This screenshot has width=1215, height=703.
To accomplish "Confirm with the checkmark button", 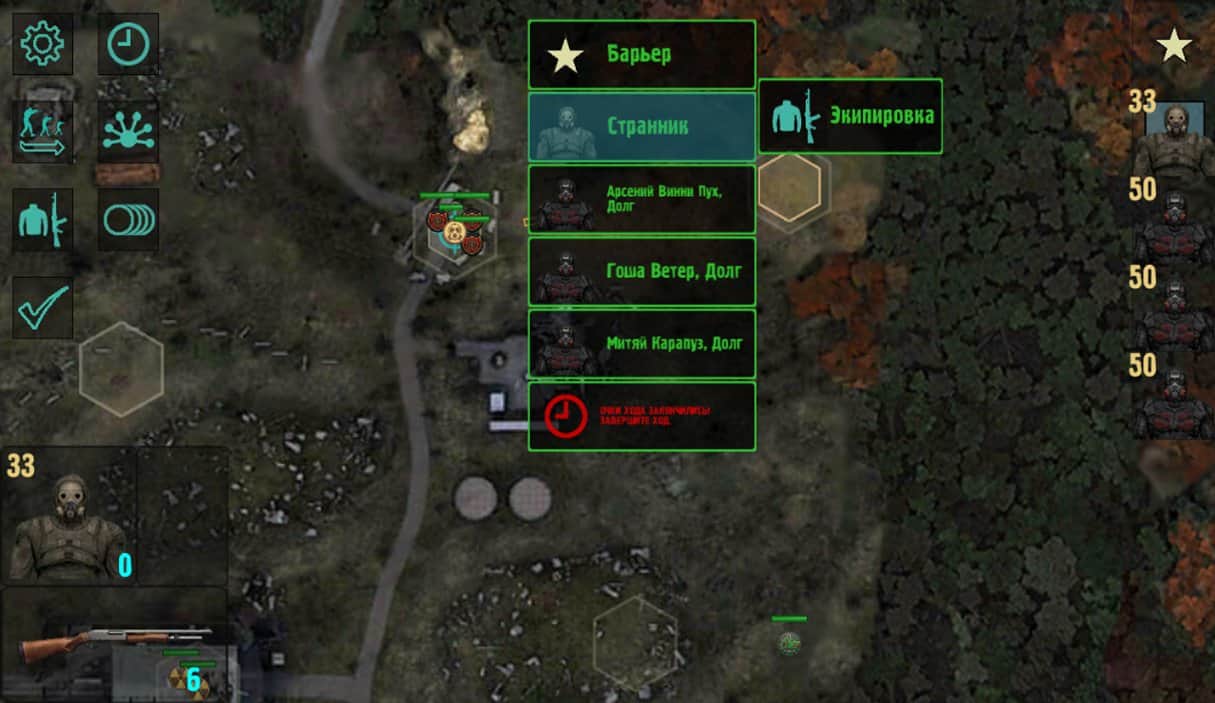I will (42, 307).
